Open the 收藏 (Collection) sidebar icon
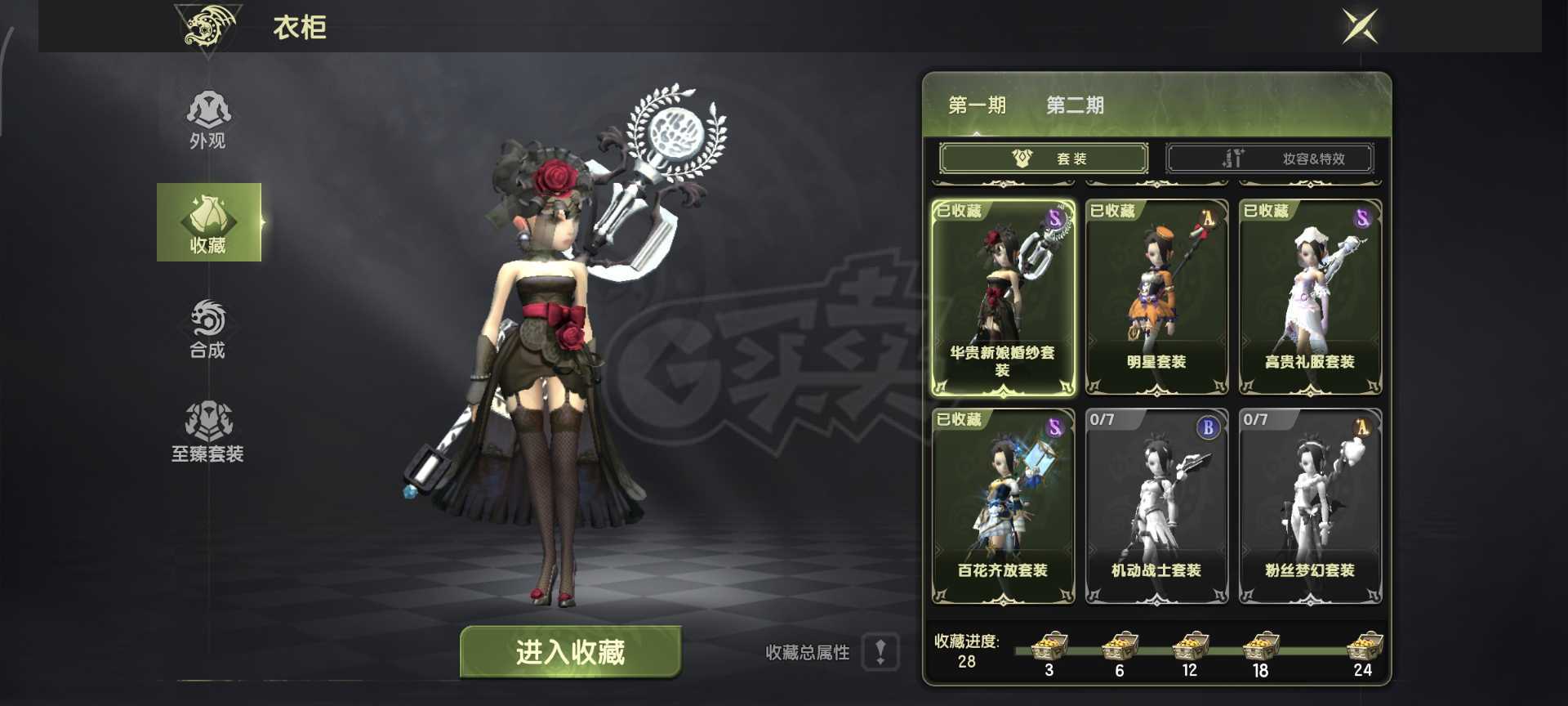 pyautogui.click(x=208, y=221)
